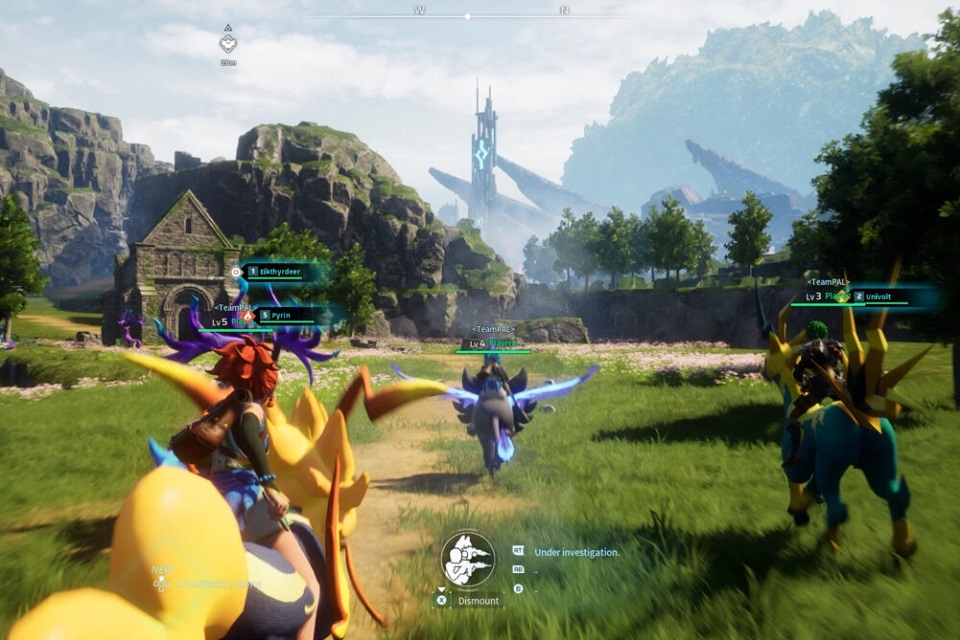Click the compass bar heading strip
The image size is (960, 640).
point(490,12)
